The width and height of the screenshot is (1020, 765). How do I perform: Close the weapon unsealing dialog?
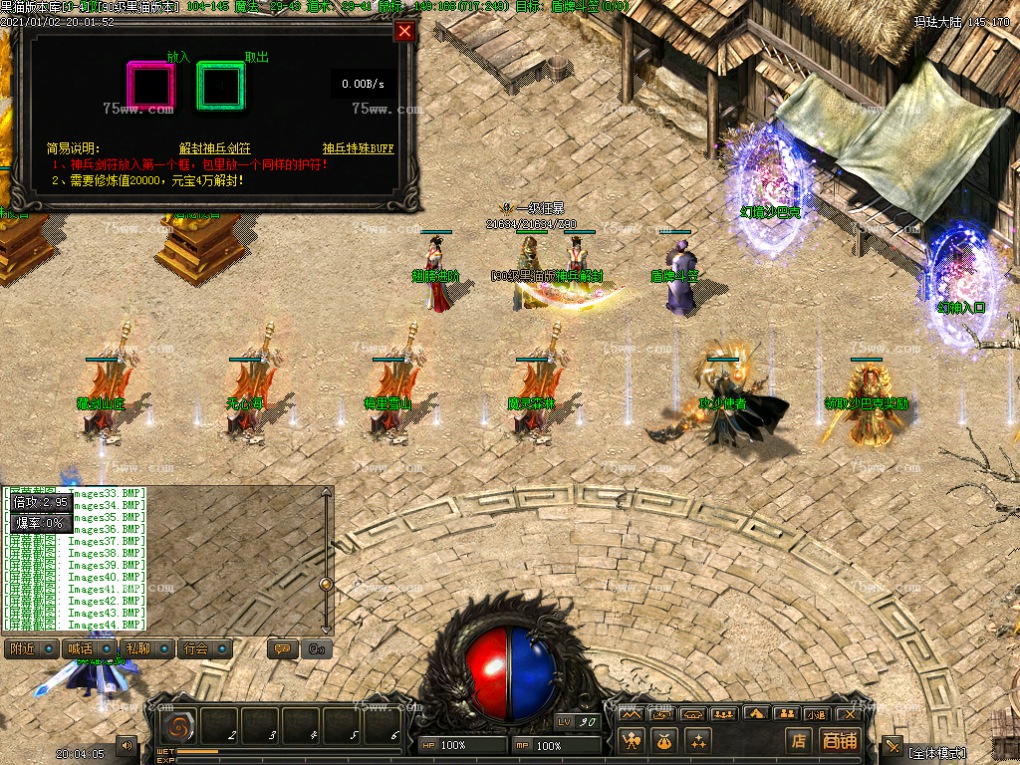click(404, 31)
